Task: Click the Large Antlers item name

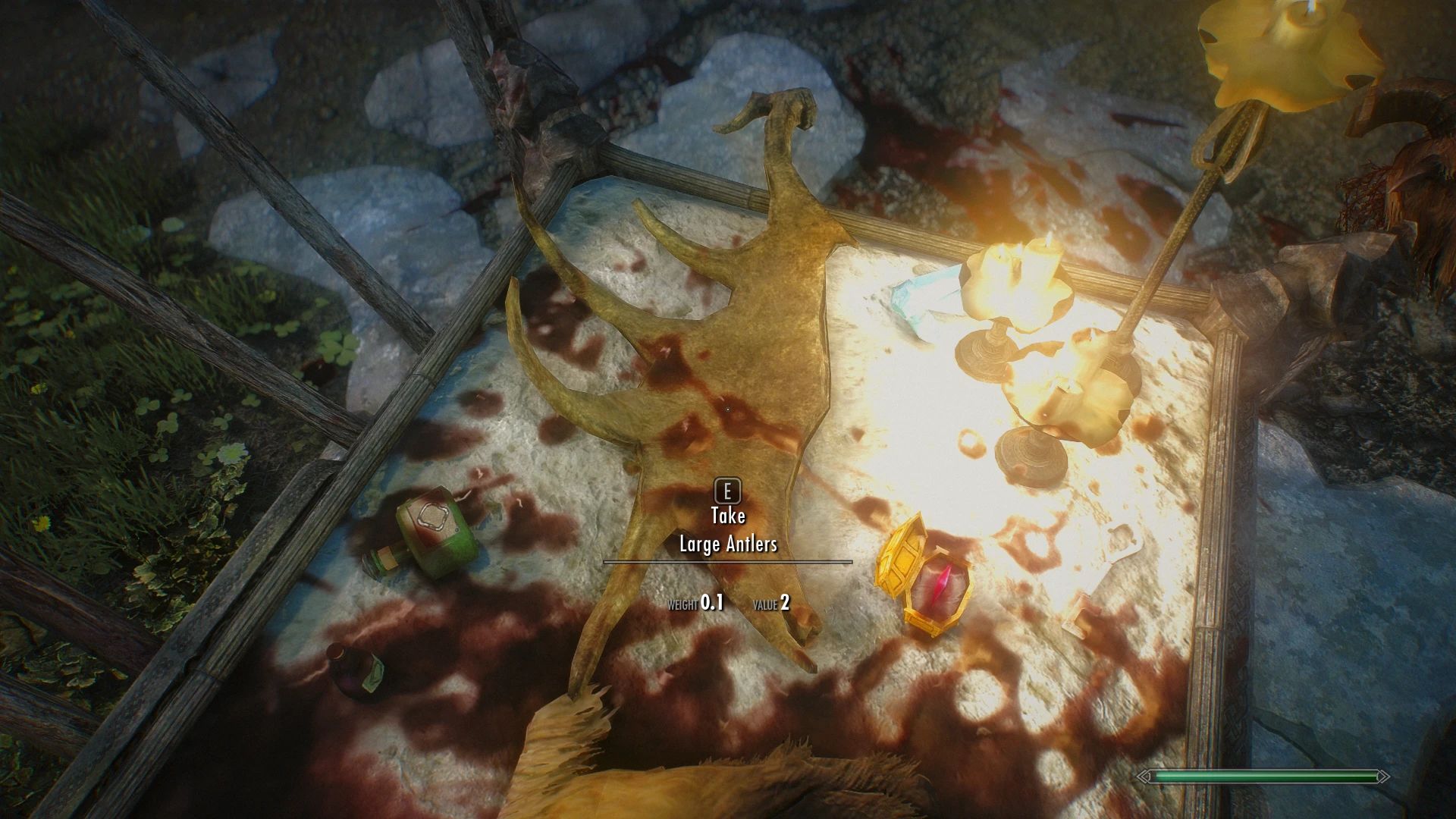Action: pyautogui.click(x=729, y=544)
